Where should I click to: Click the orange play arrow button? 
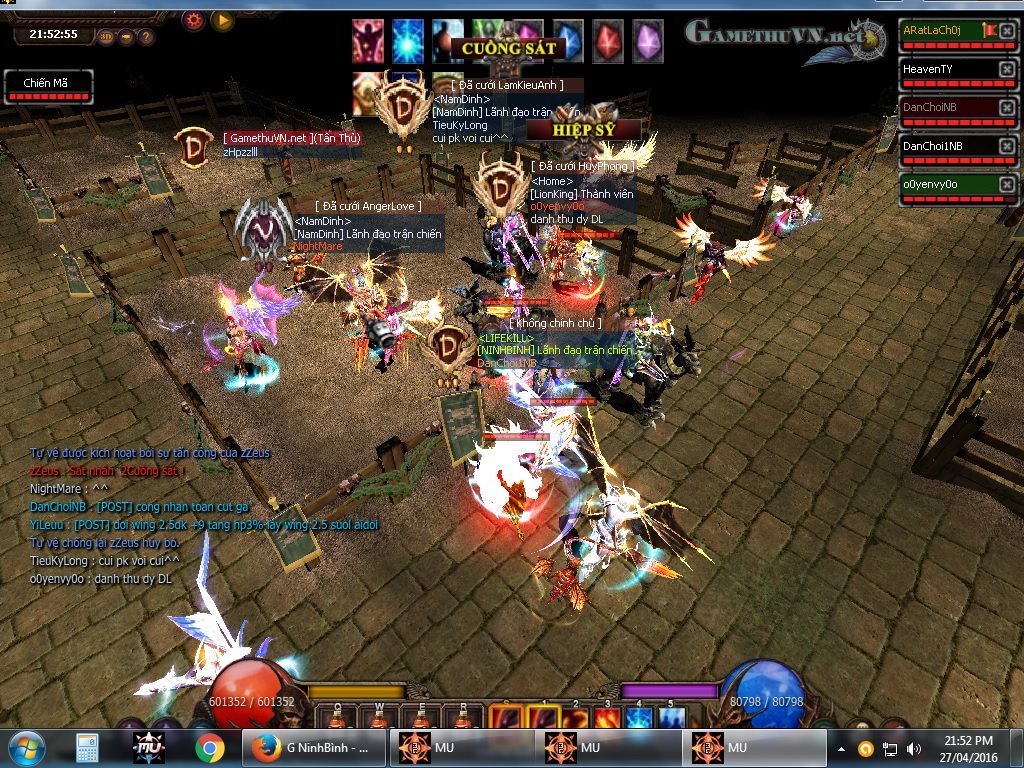click(x=222, y=19)
